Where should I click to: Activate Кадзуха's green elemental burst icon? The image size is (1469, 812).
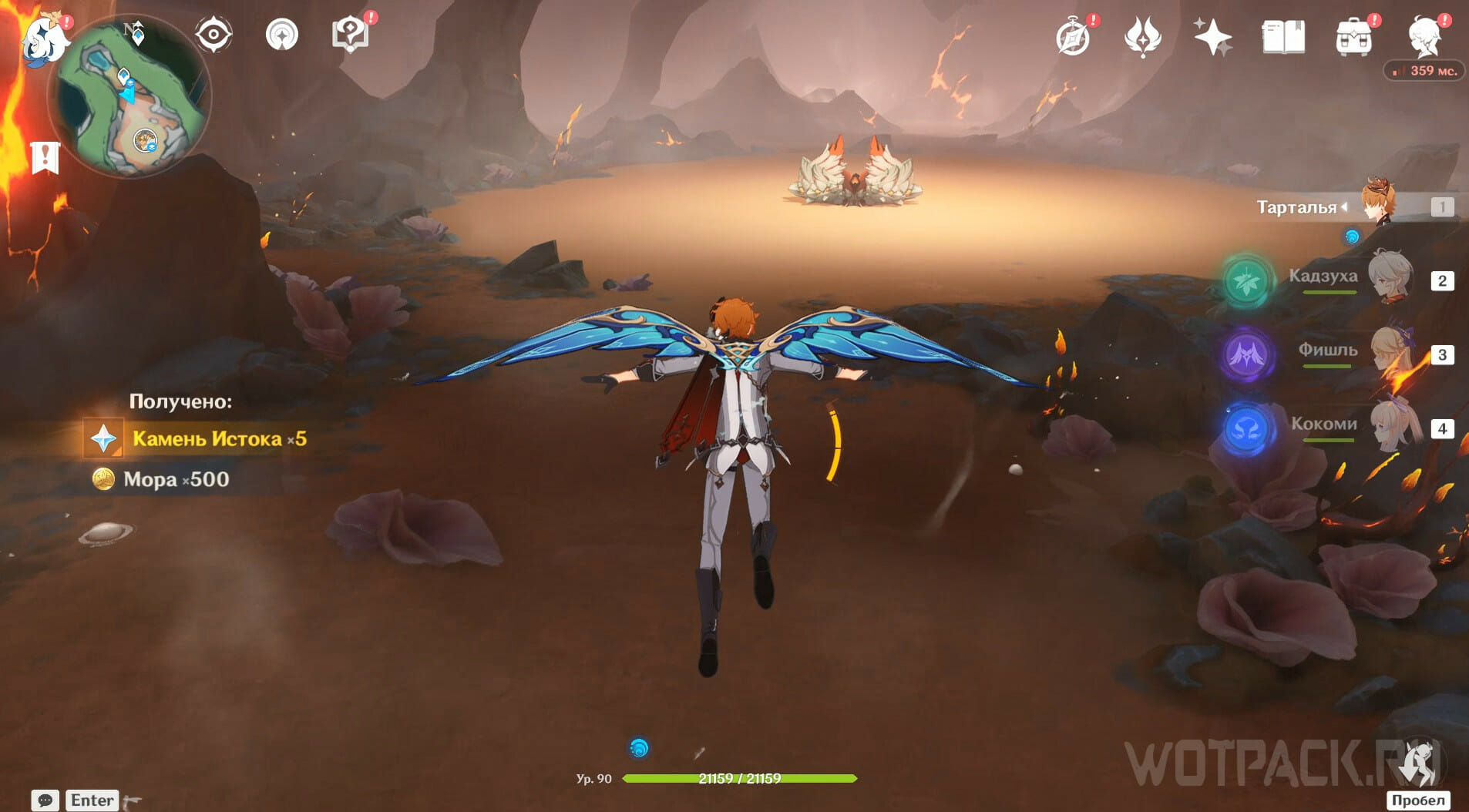(x=1246, y=280)
